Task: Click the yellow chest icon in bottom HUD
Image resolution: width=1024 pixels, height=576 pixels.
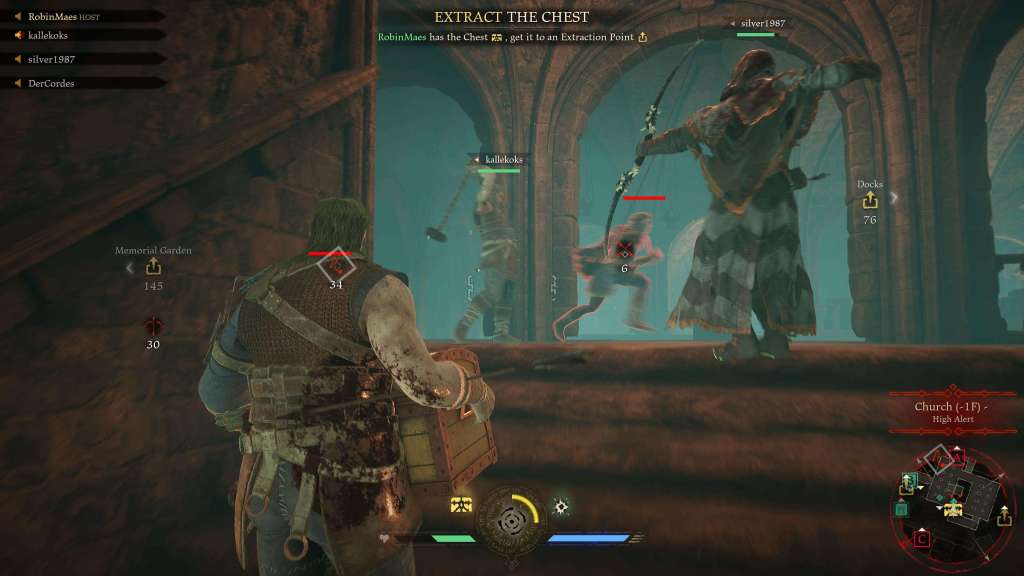Action: tap(461, 506)
